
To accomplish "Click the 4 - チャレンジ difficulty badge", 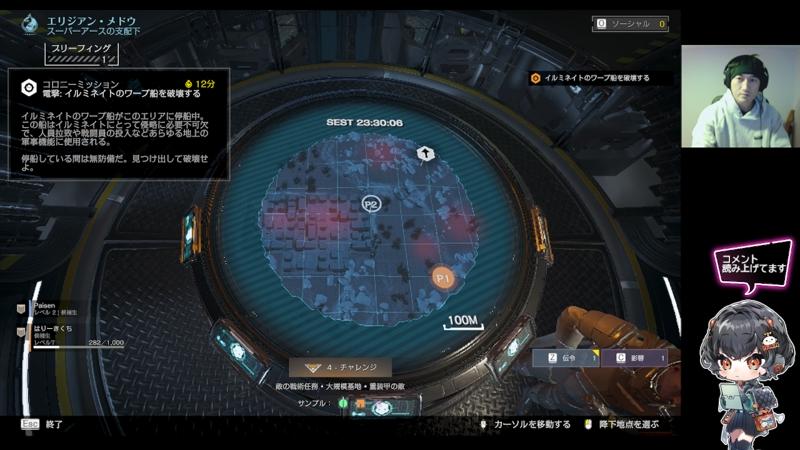I will coord(340,367).
